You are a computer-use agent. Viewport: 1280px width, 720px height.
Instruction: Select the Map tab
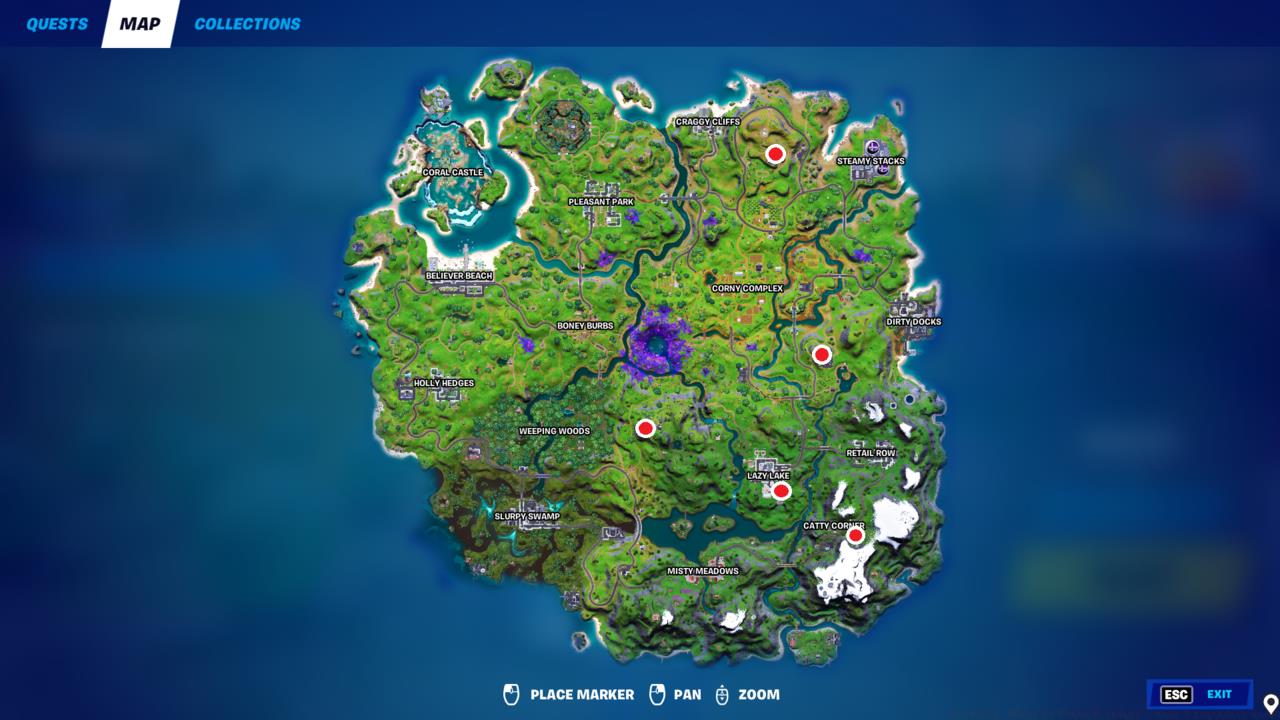pyautogui.click(x=137, y=23)
